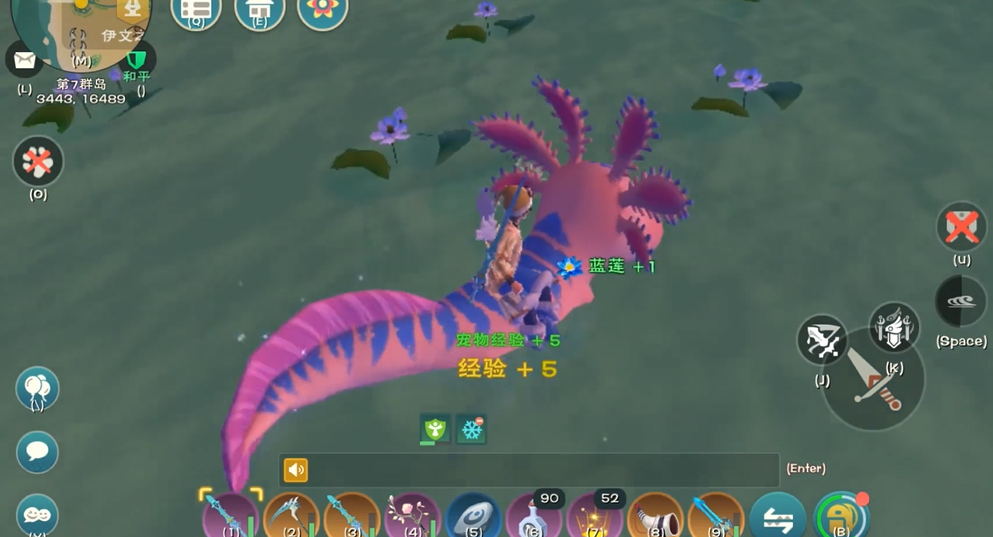Click the crossed-out armor button

(x=961, y=227)
